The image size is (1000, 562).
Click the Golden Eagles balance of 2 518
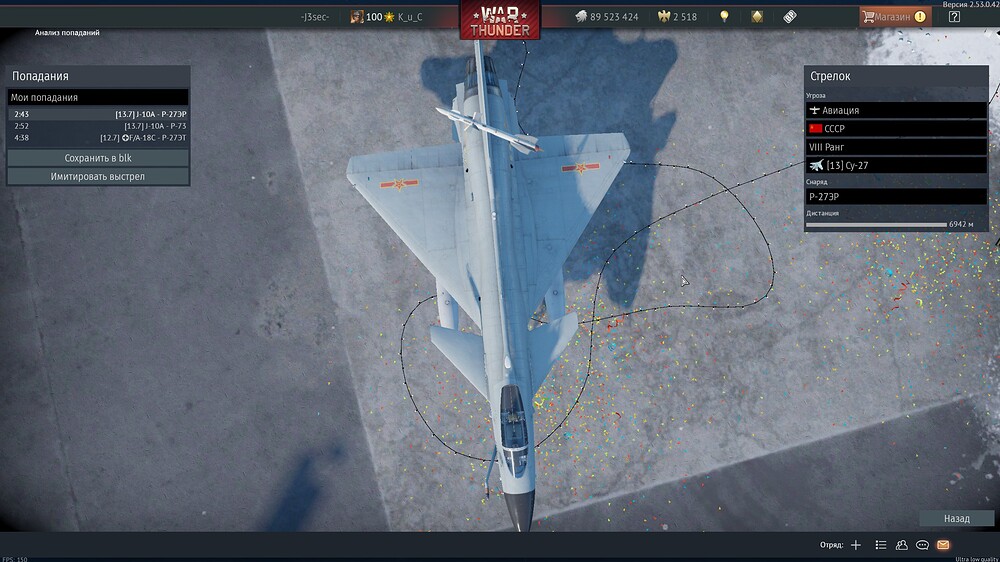tap(677, 17)
